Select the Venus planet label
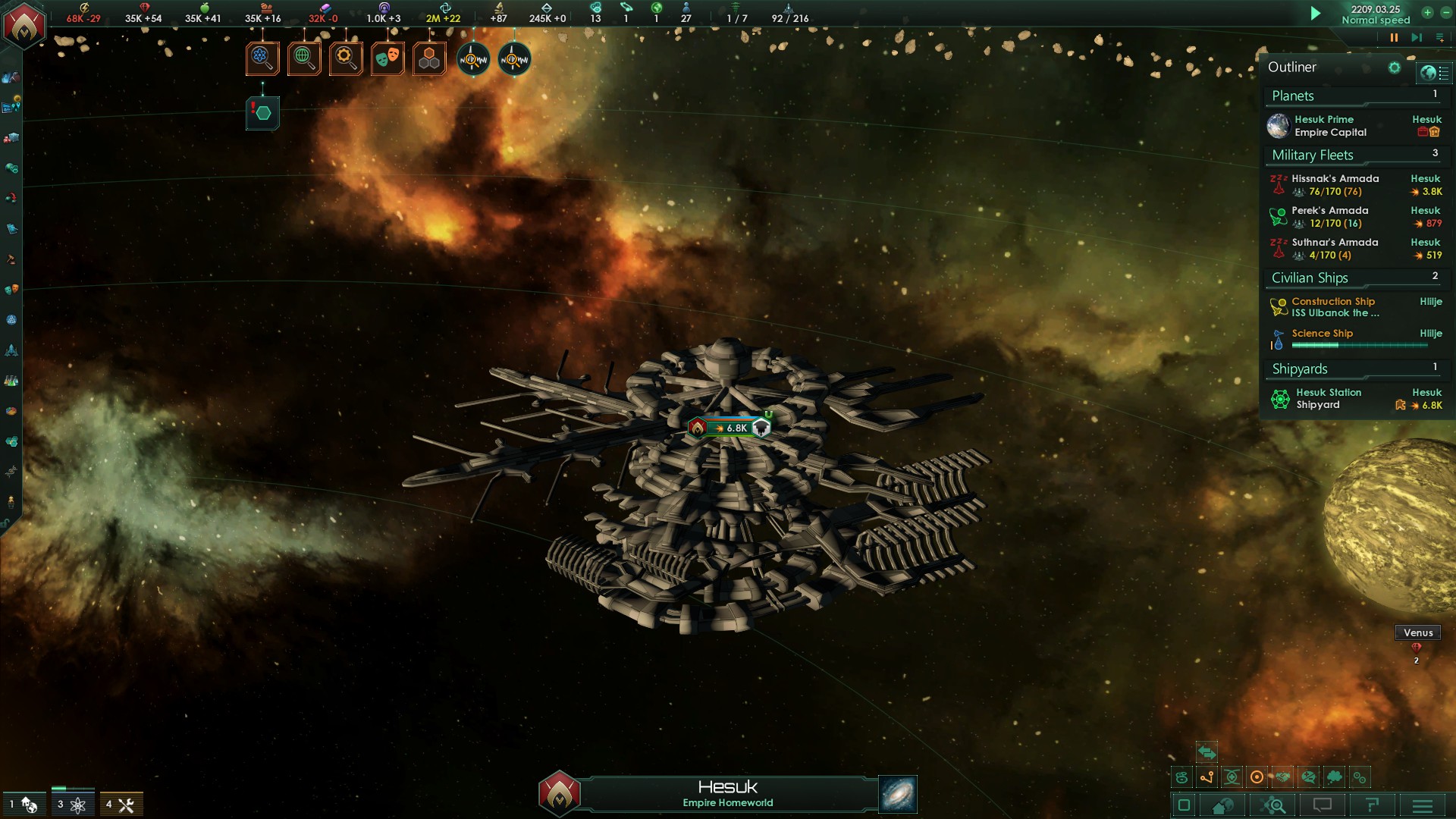The height and width of the screenshot is (819, 1456). [1417, 632]
